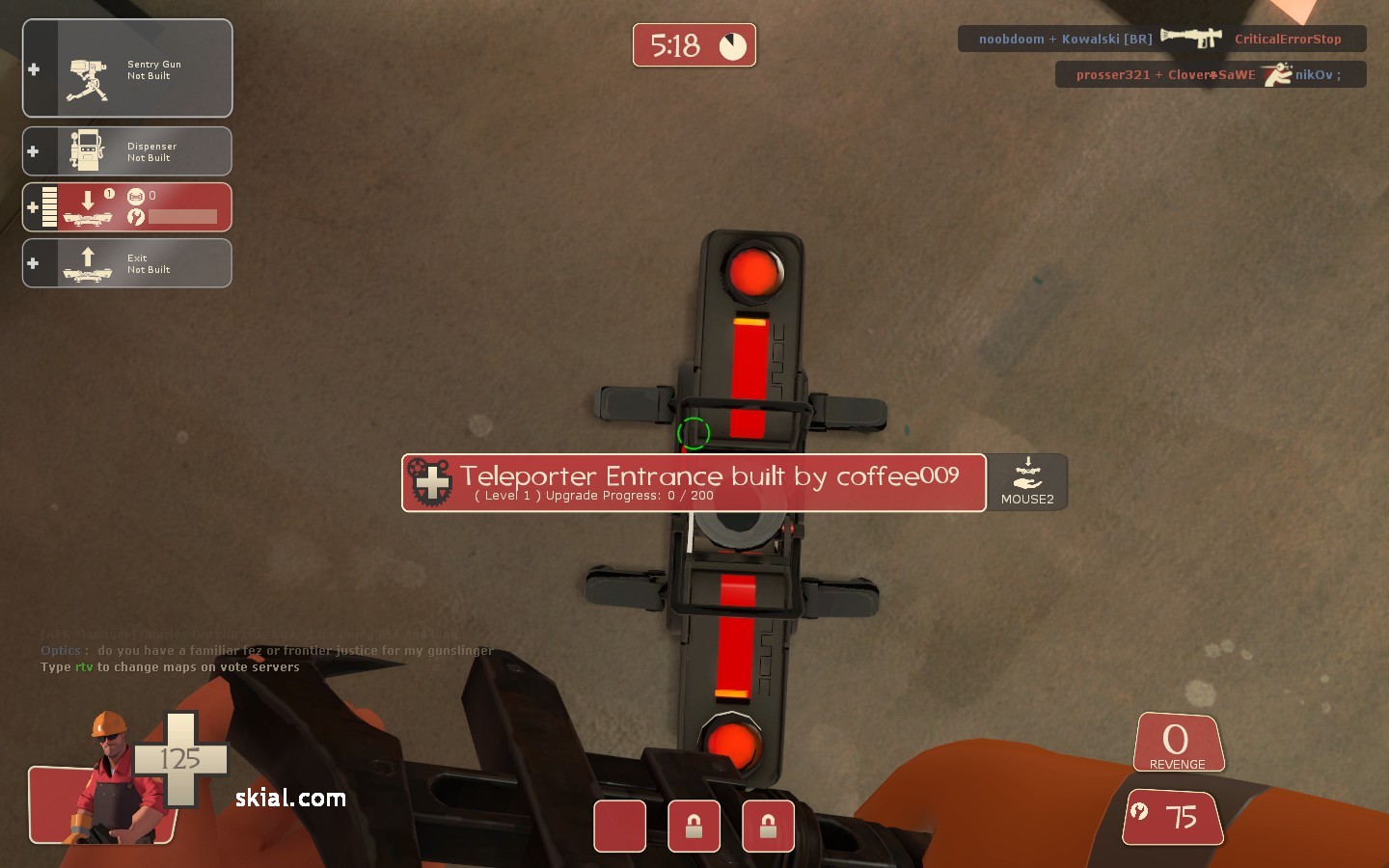Expand the Exit panel via its plus sign
This screenshot has height=868, width=1389.
click(33, 262)
